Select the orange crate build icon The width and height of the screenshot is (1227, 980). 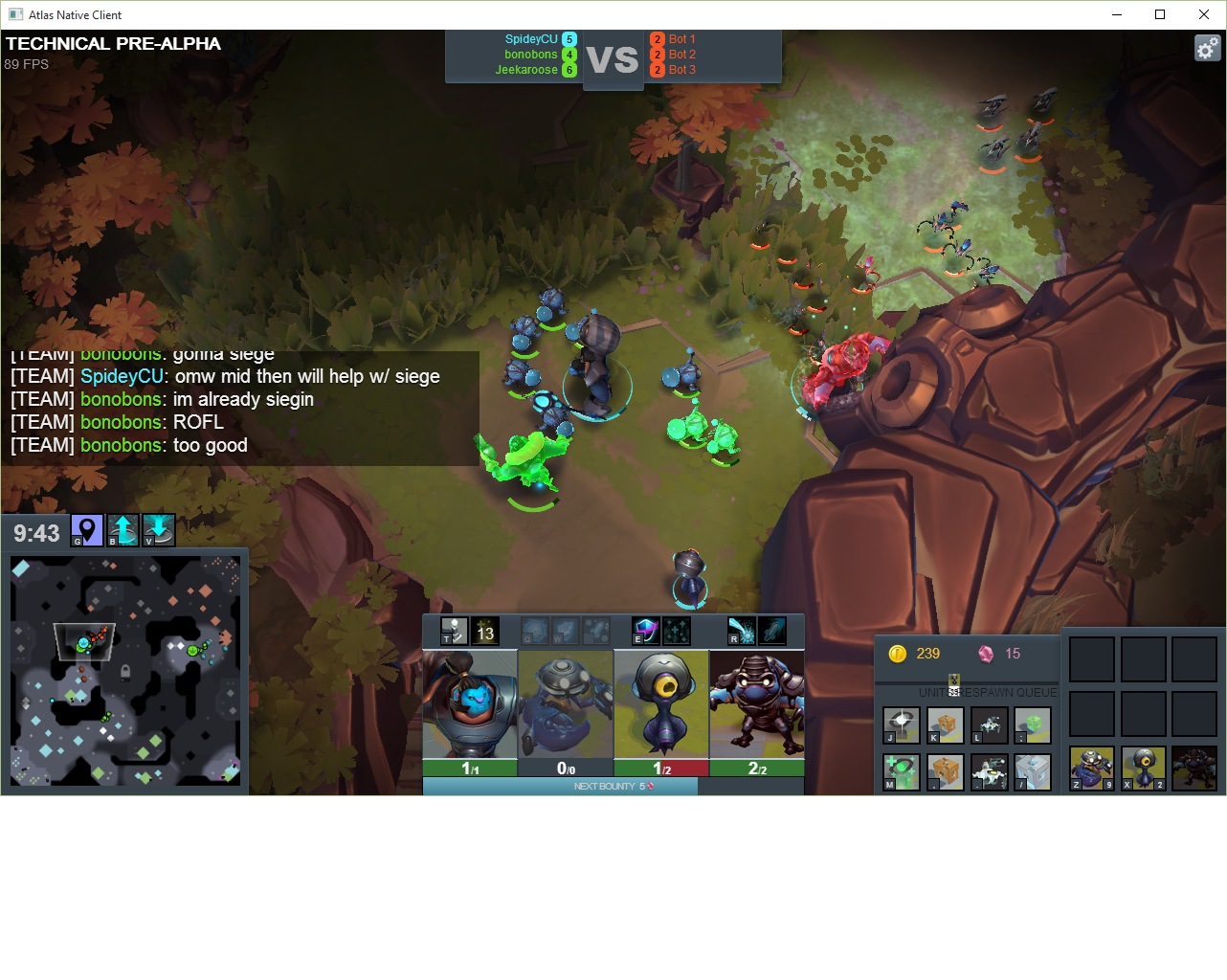tap(946, 725)
